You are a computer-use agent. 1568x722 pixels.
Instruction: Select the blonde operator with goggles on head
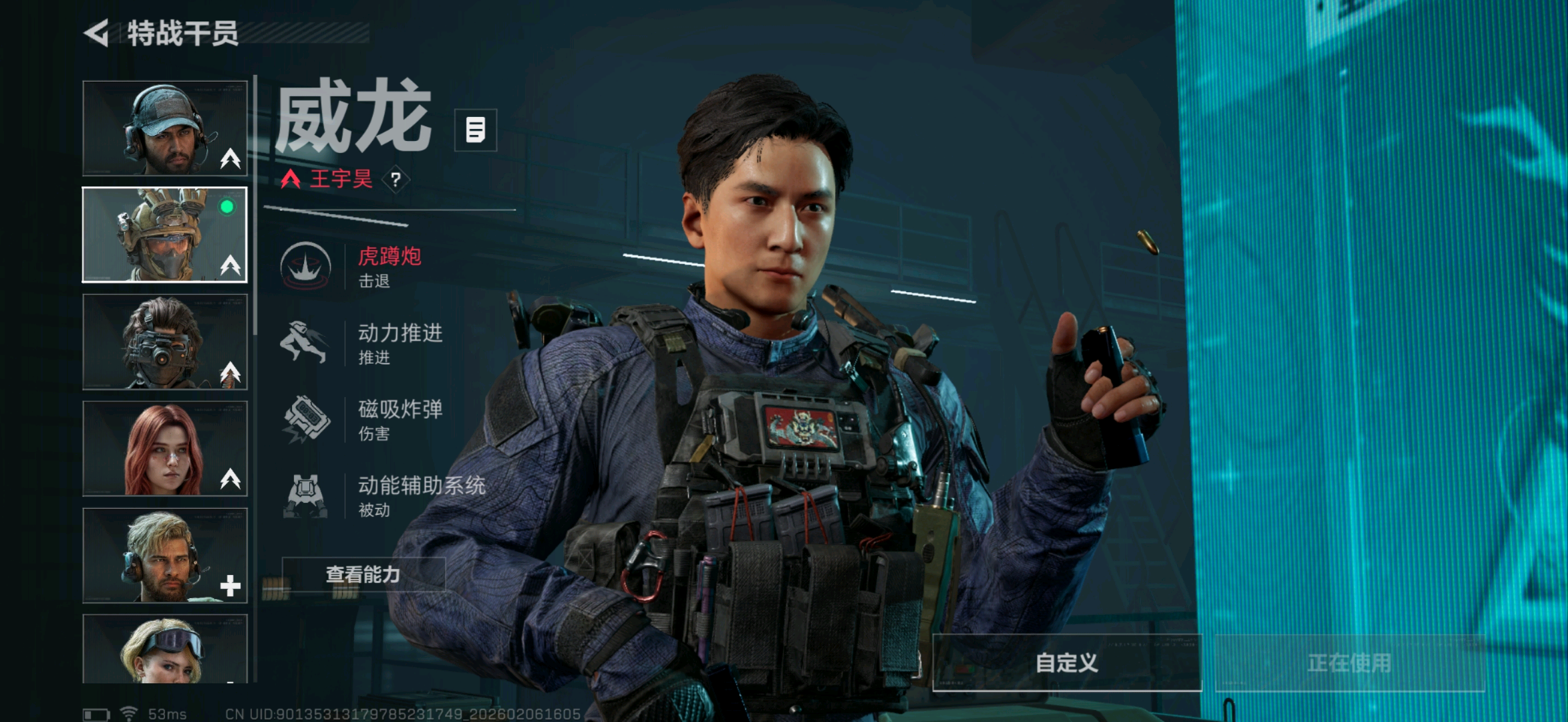164,649
